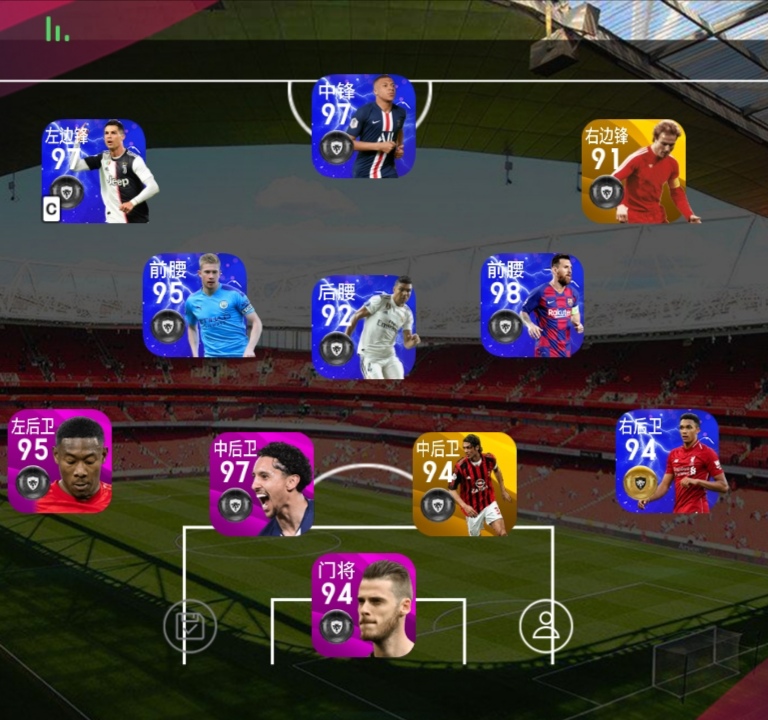Select the 后腰 card rated 92
The width and height of the screenshot is (768, 720).
[x=363, y=326]
